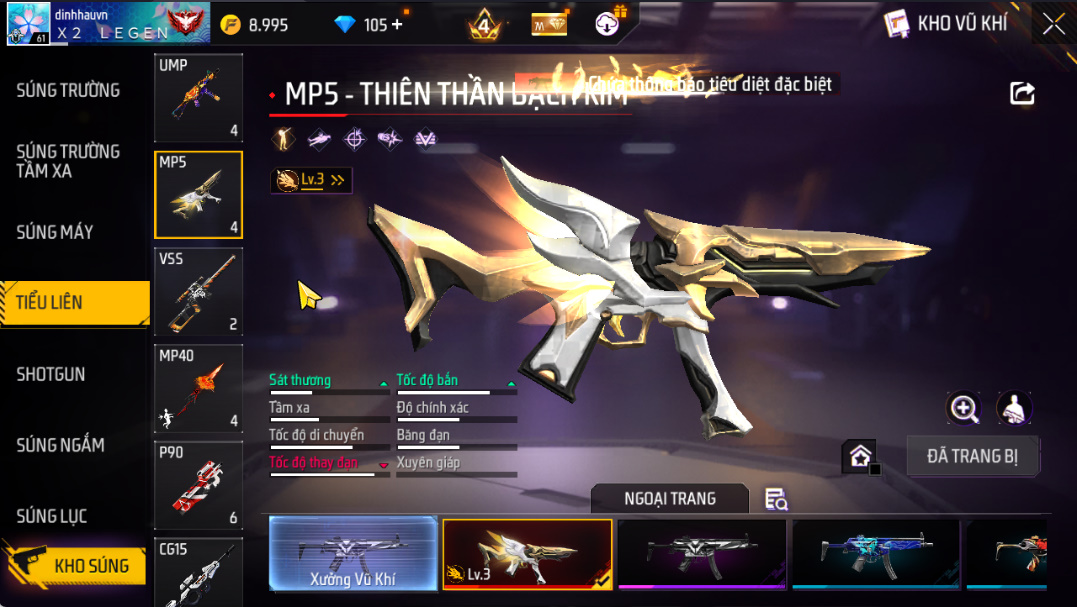The image size is (1077, 607).
Task: Select the UMP weapon slot
Action: click(x=198, y=97)
